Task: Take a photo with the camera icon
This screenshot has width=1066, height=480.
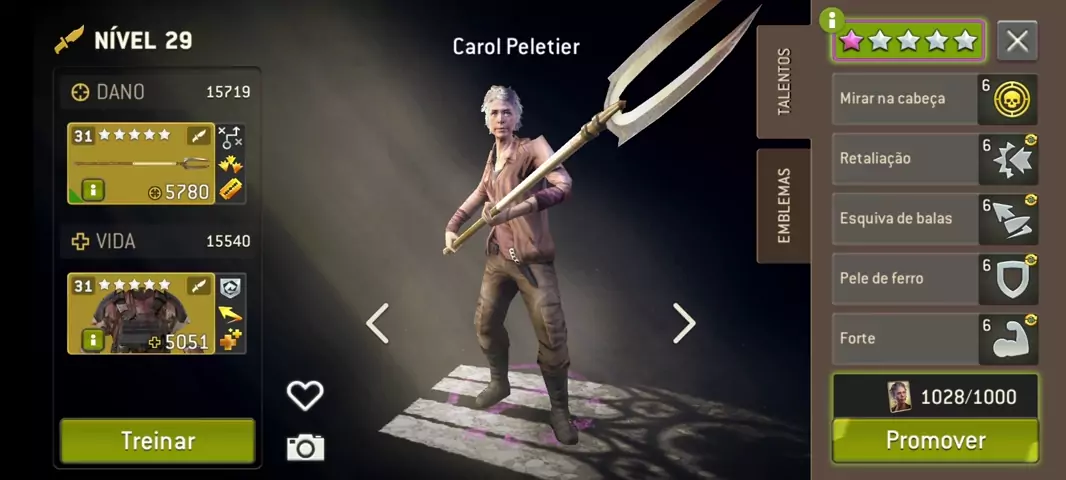Action: pyautogui.click(x=305, y=447)
